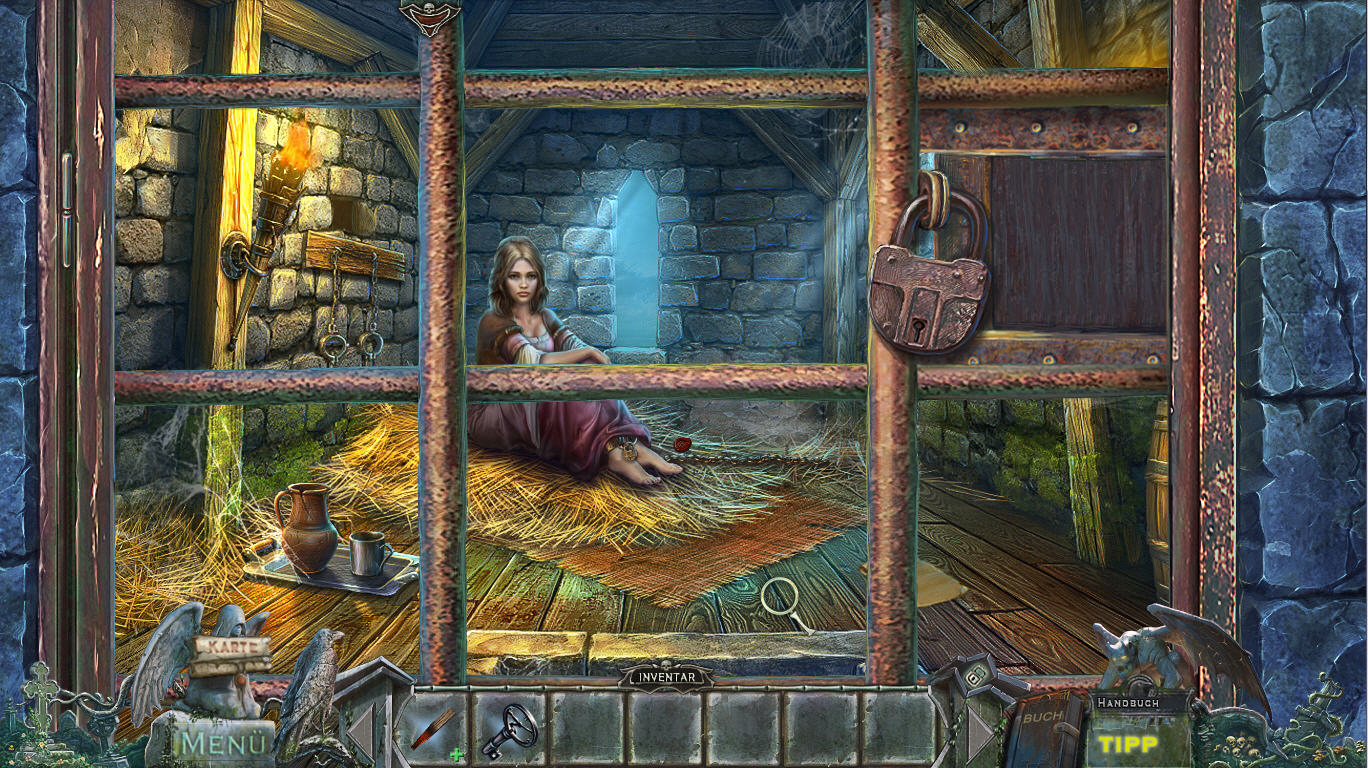Select the matchstick item in inventory

434,727
